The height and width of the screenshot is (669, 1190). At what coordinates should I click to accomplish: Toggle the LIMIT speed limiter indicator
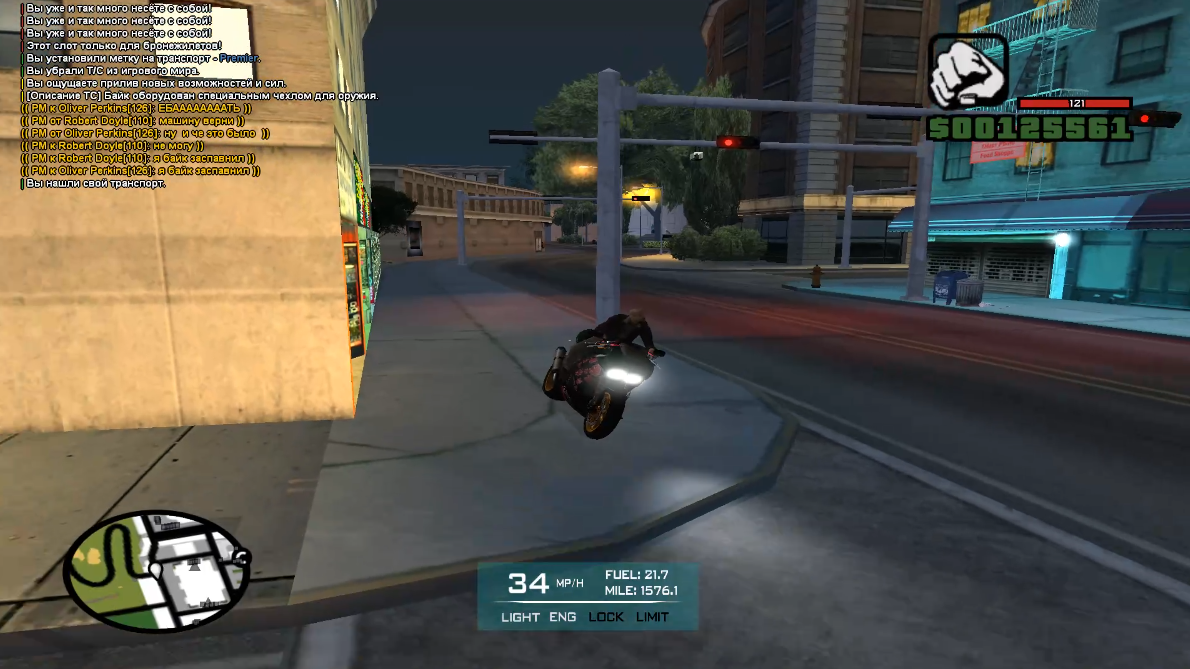[652, 617]
